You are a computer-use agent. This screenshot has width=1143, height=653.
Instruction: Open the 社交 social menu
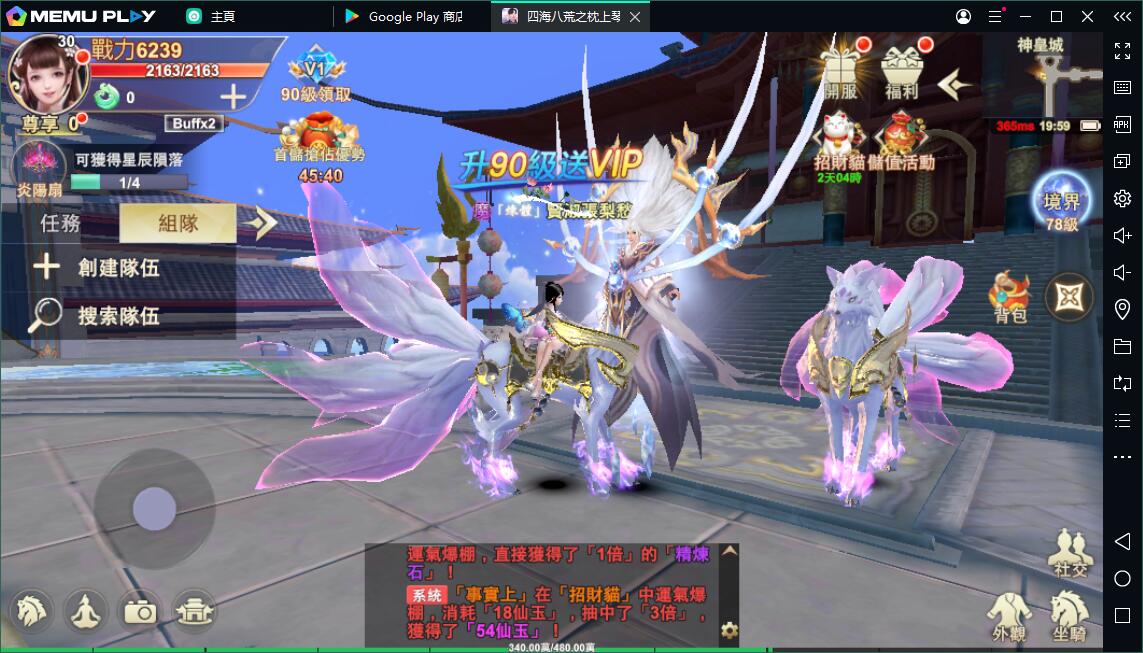pos(1069,551)
